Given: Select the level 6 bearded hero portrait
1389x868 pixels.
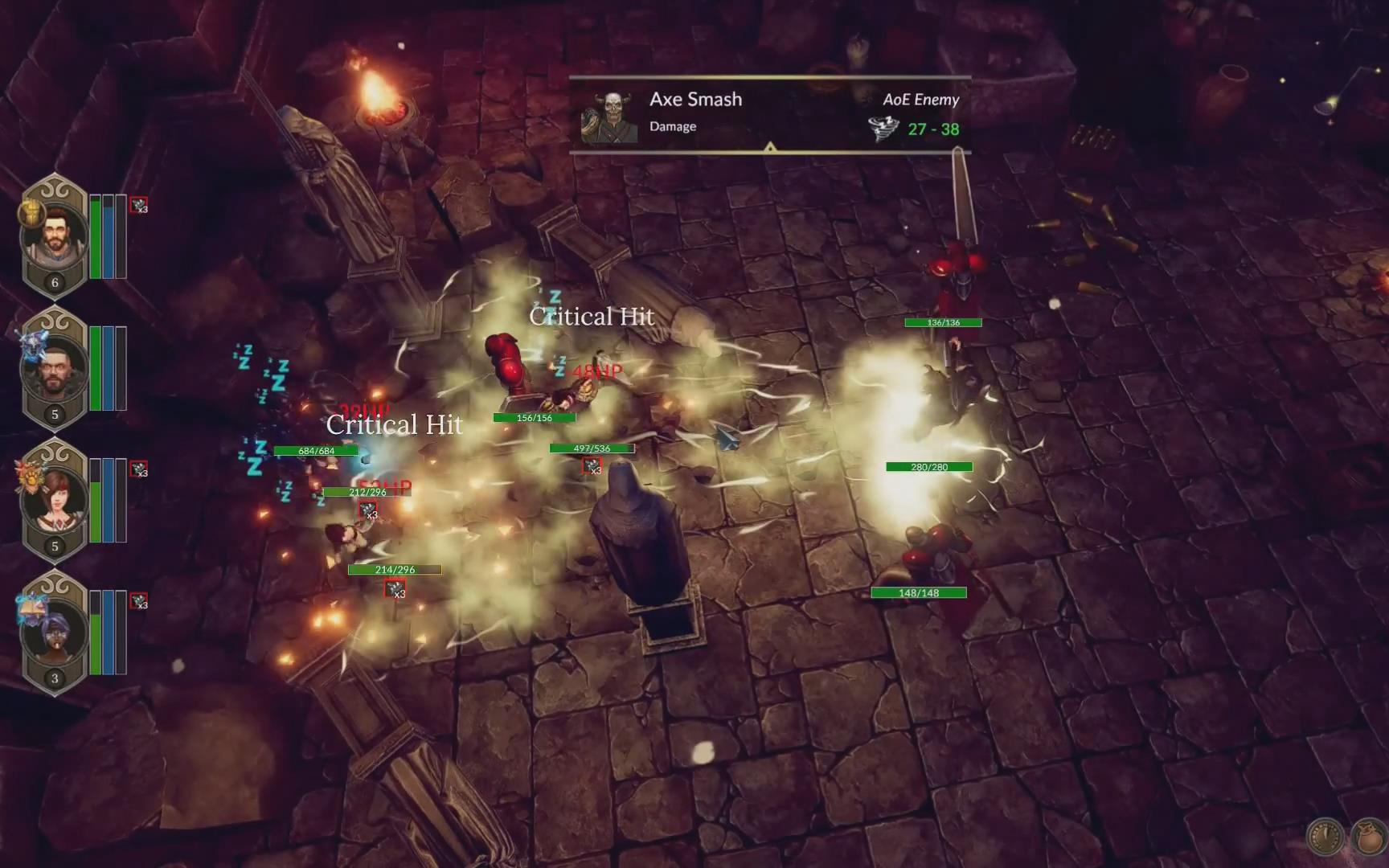Looking at the screenshot, I should 55,235.
